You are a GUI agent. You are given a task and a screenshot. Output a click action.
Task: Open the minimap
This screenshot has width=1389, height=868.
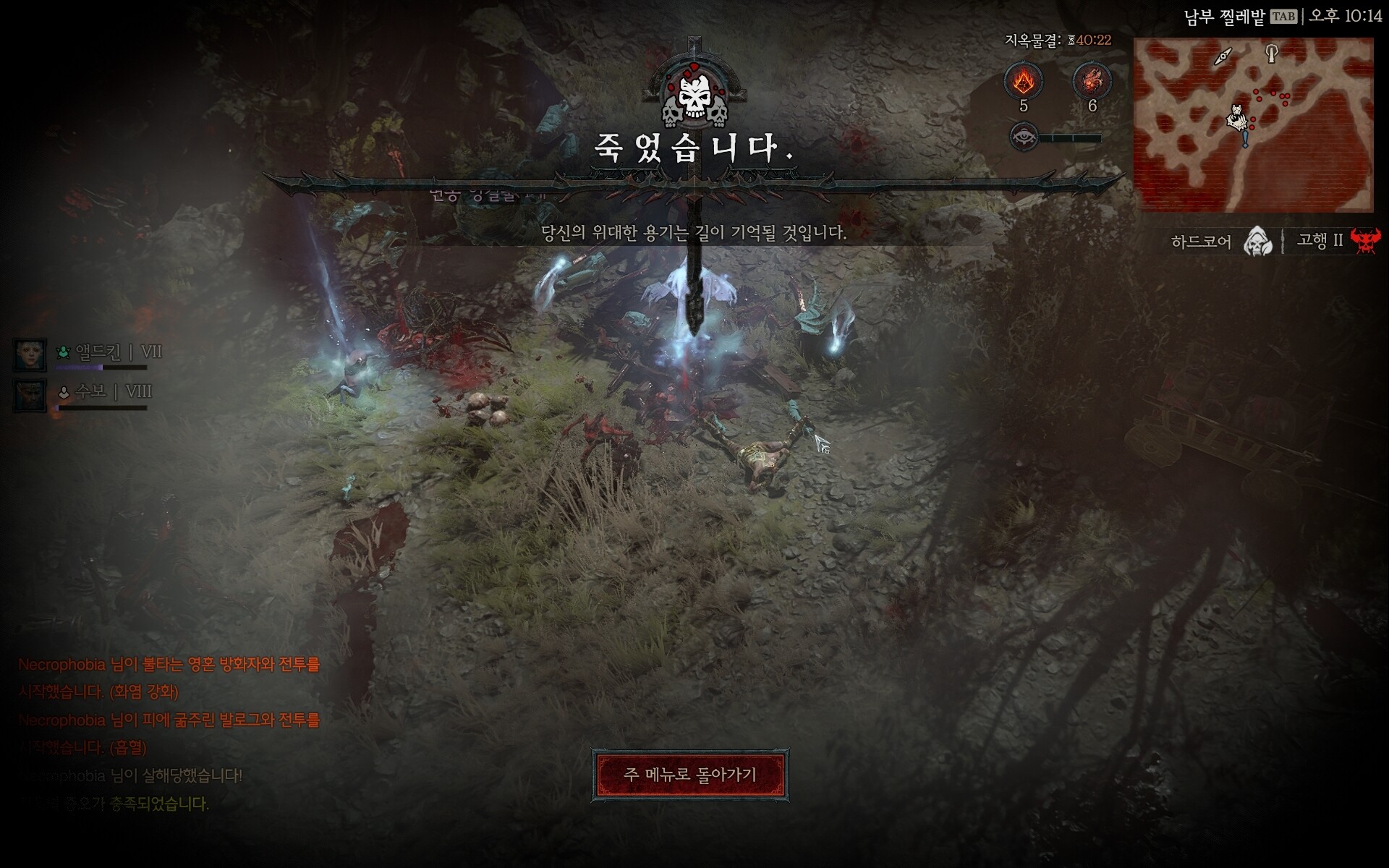(1253, 124)
